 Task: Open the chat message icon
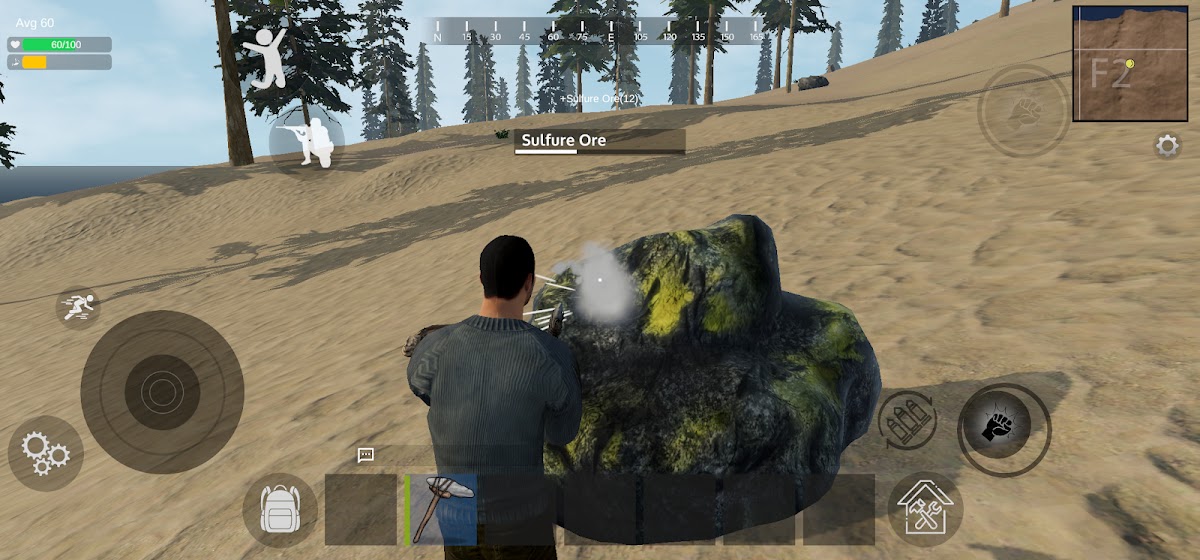point(366,455)
